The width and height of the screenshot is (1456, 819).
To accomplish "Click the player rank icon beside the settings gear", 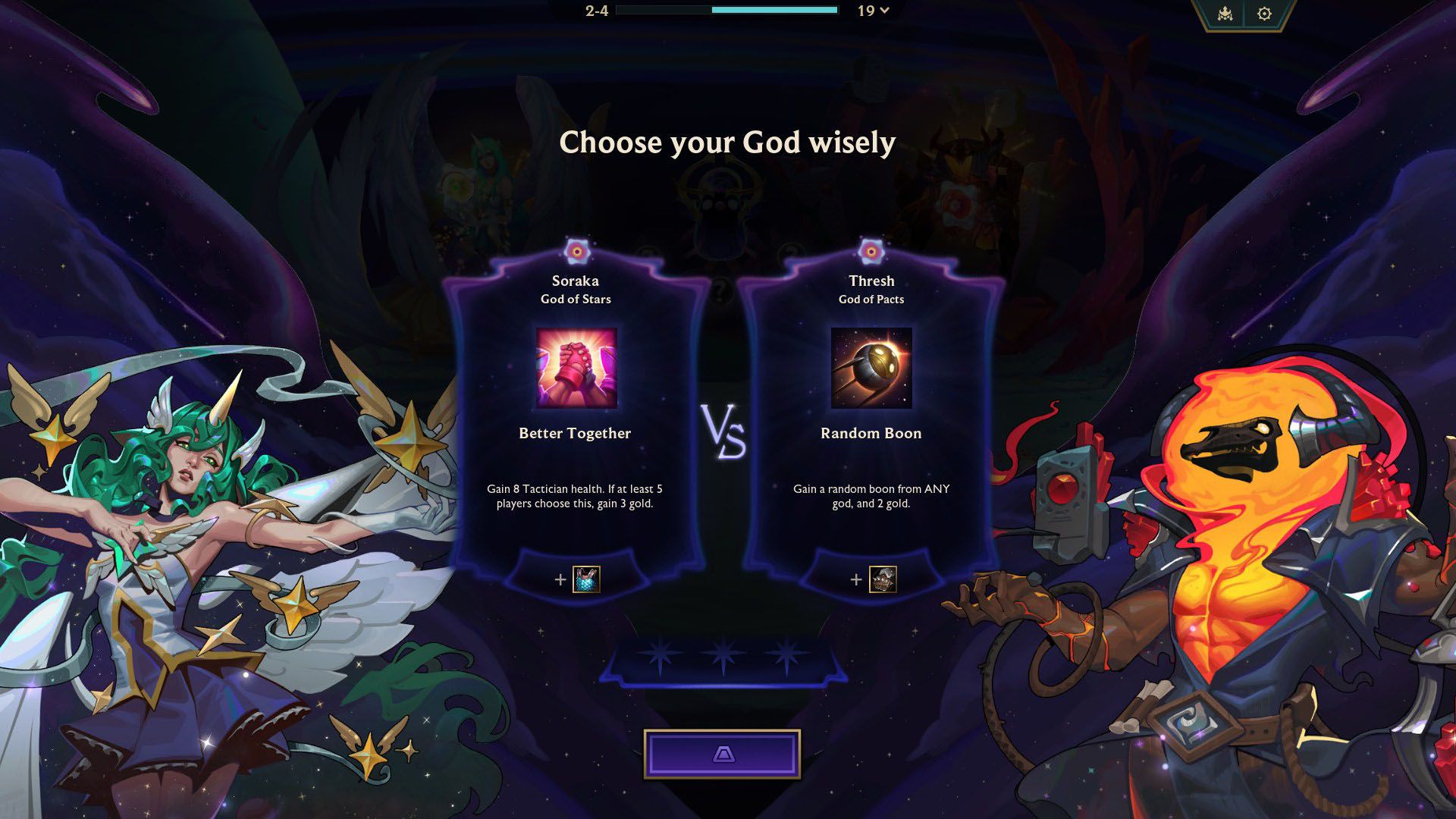I will 1224,14.
